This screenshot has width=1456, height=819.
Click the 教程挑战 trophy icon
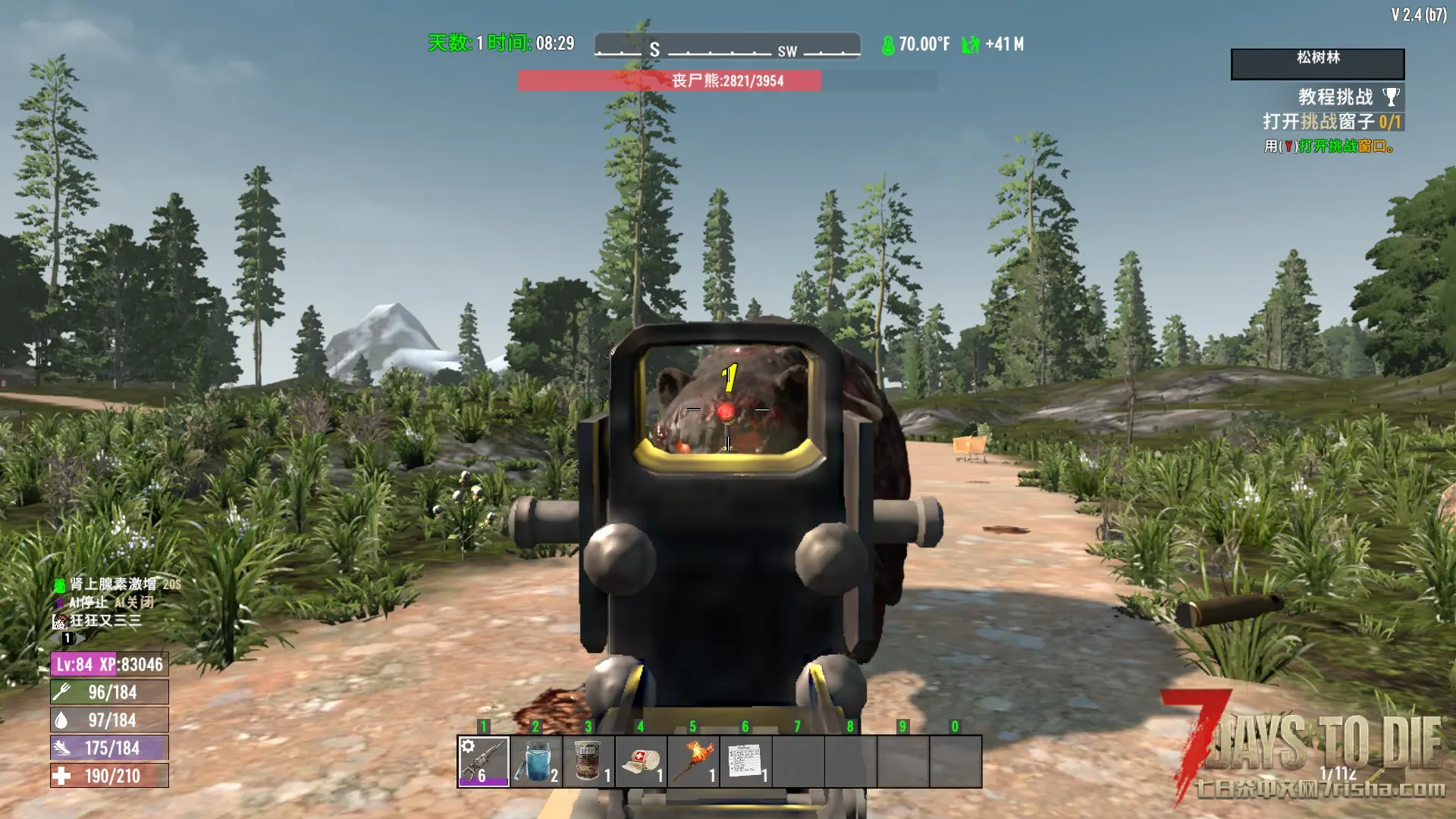click(1391, 97)
